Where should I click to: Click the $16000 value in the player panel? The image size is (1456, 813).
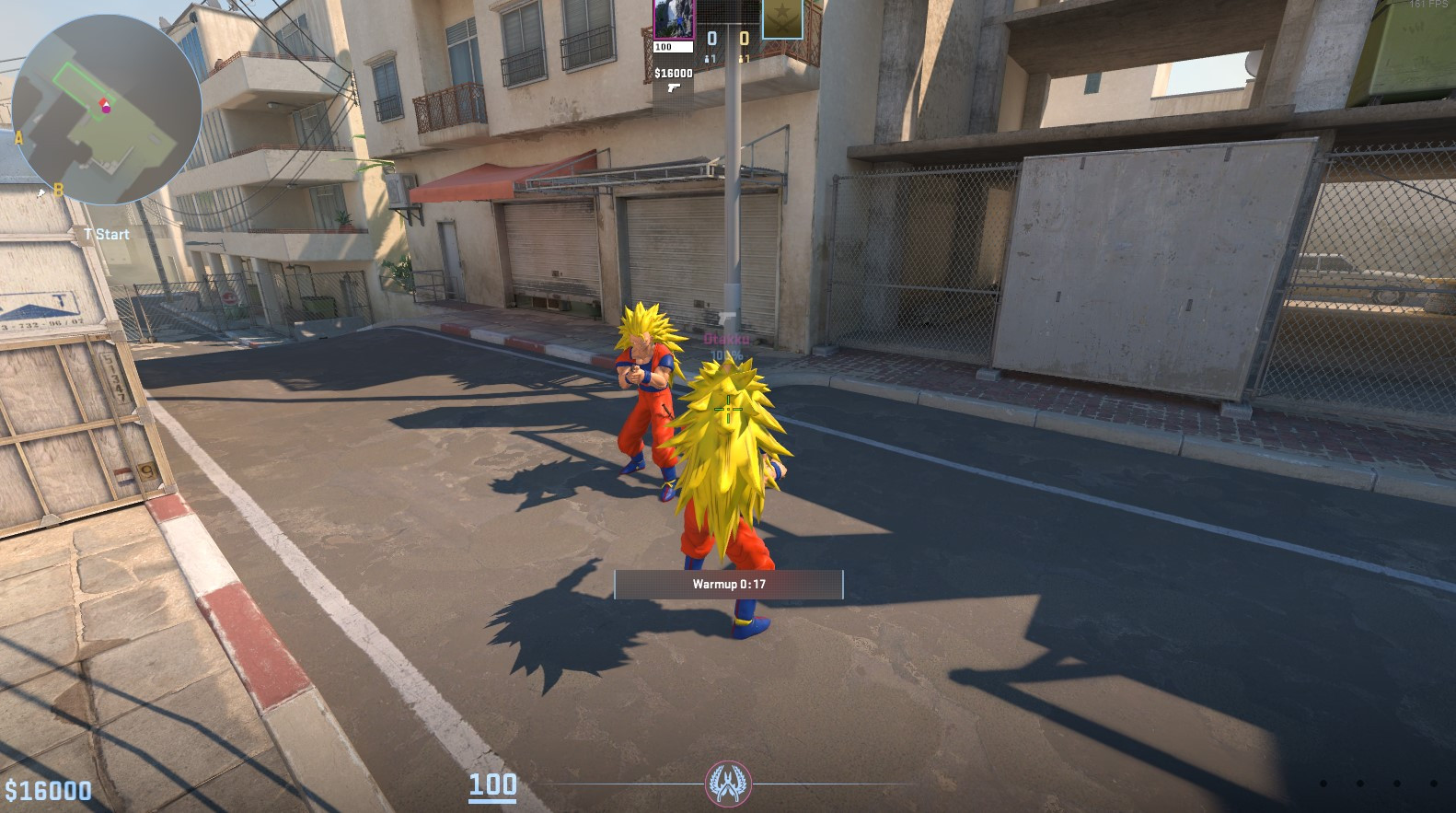pos(674,73)
